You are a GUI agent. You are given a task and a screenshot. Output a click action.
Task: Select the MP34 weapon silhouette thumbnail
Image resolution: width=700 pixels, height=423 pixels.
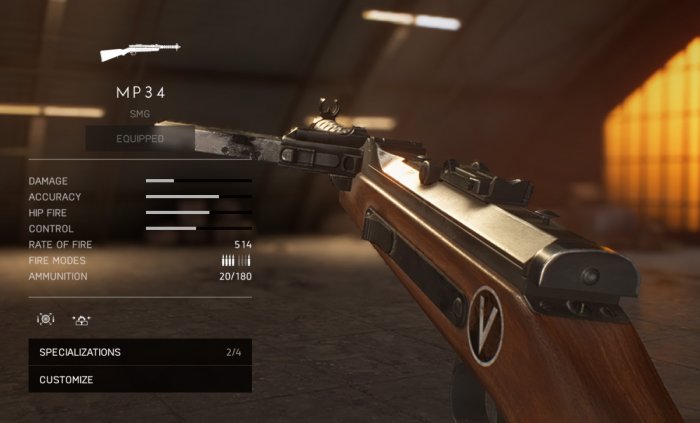(x=139, y=50)
